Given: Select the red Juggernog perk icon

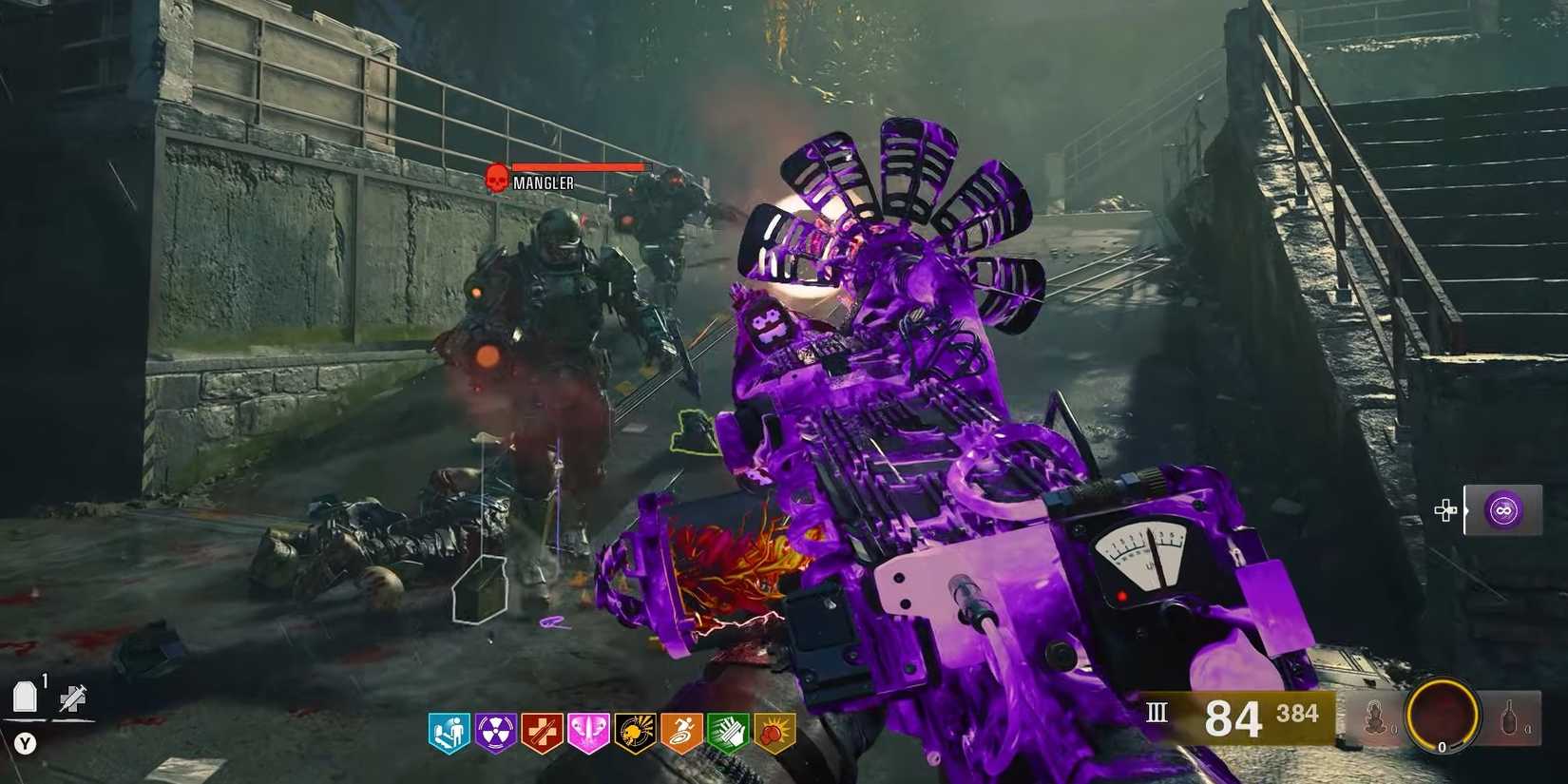Looking at the screenshot, I should (x=540, y=731).
